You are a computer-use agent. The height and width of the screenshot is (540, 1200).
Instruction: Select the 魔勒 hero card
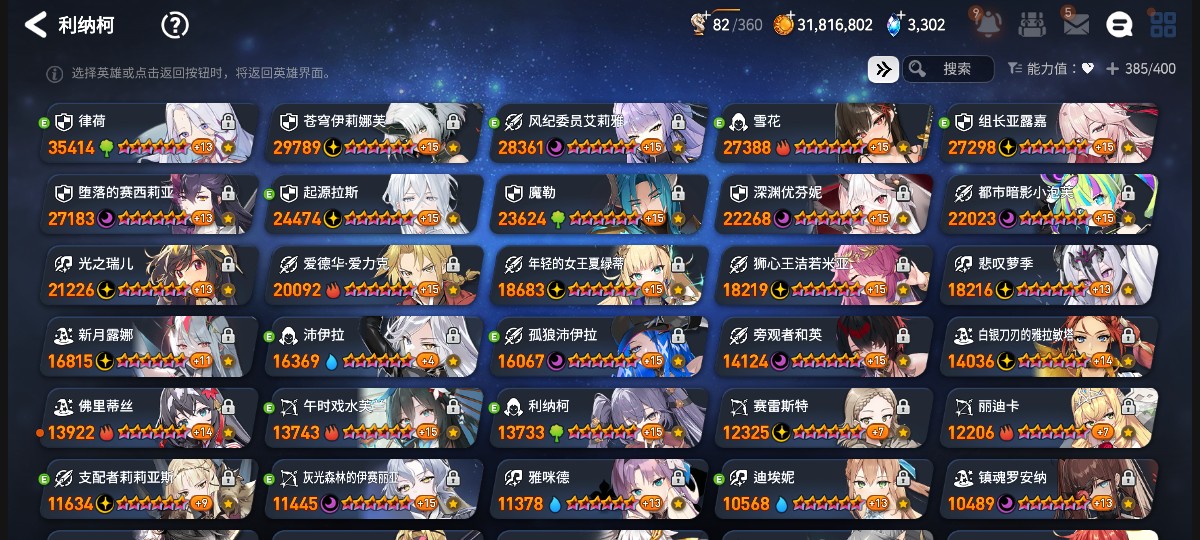click(x=600, y=204)
